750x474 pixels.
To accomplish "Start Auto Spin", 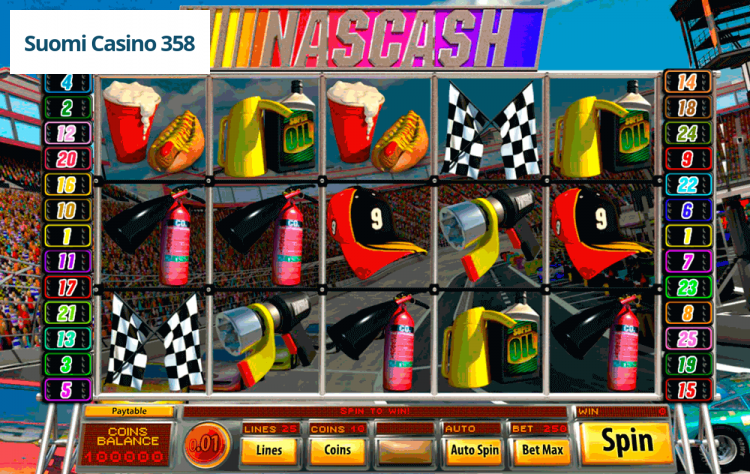I will point(474,450).
